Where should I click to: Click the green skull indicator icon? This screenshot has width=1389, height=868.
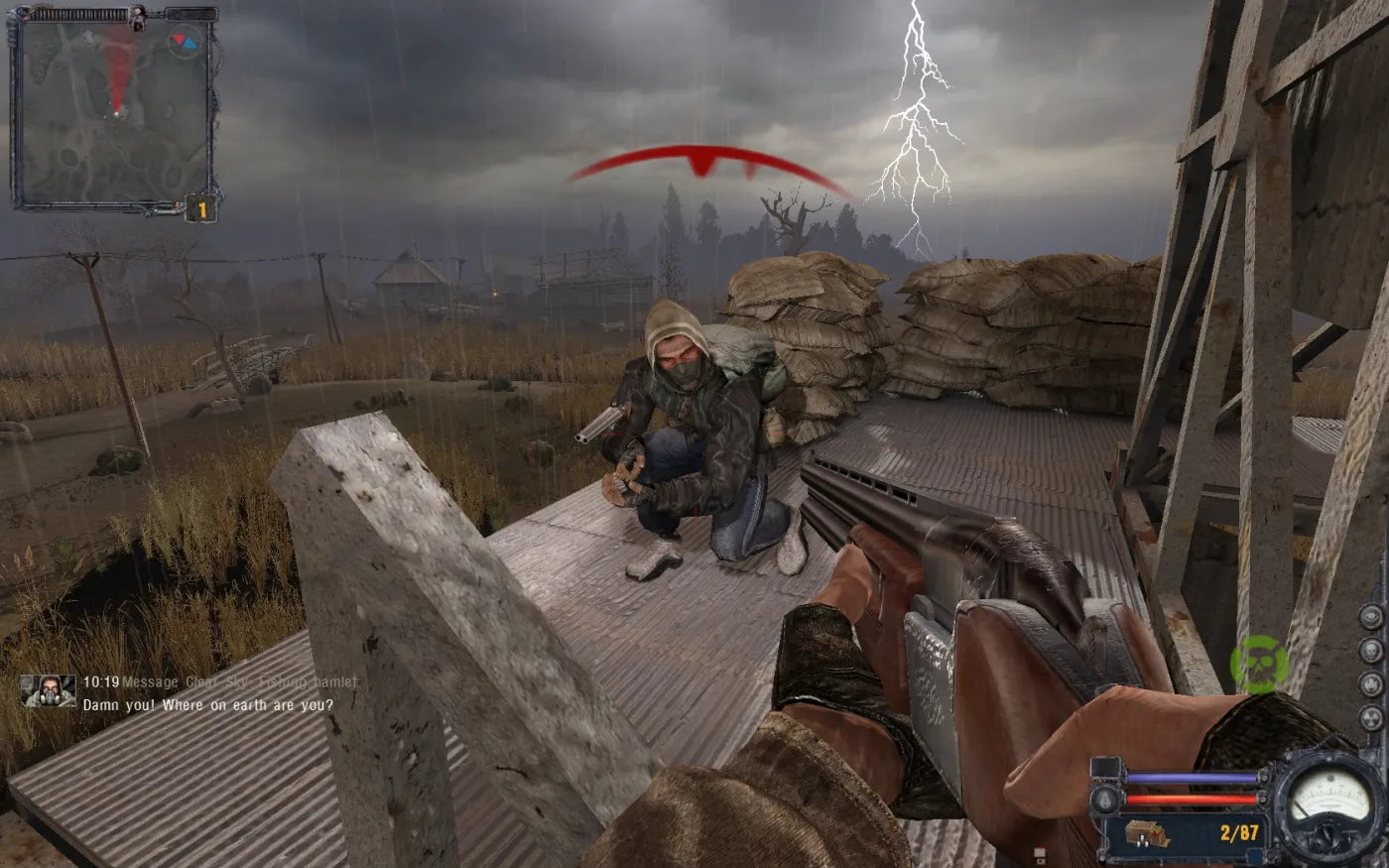[1259, 664]
